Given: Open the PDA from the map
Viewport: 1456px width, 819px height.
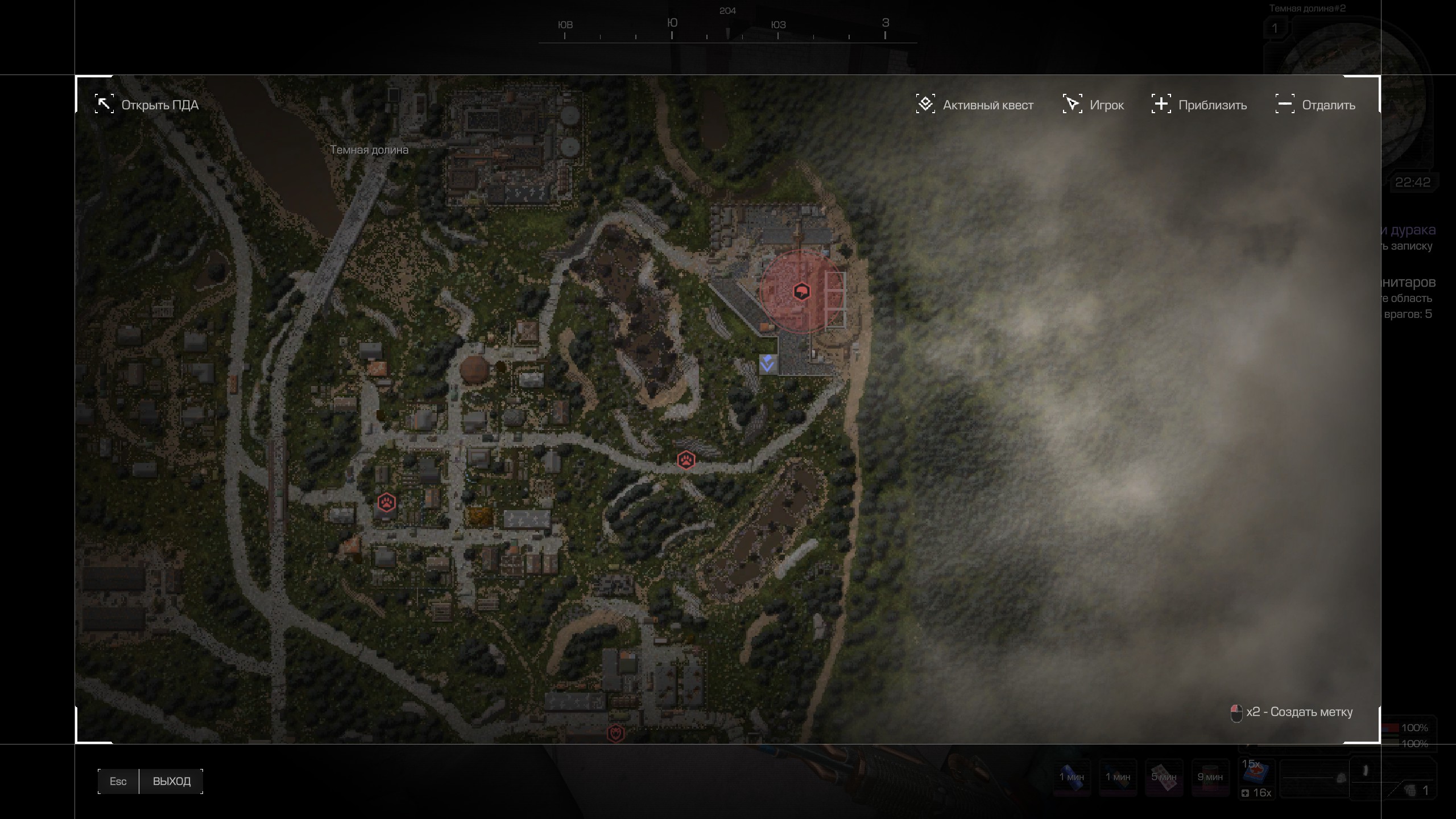Looking at the screenshot, I should 147,105.
